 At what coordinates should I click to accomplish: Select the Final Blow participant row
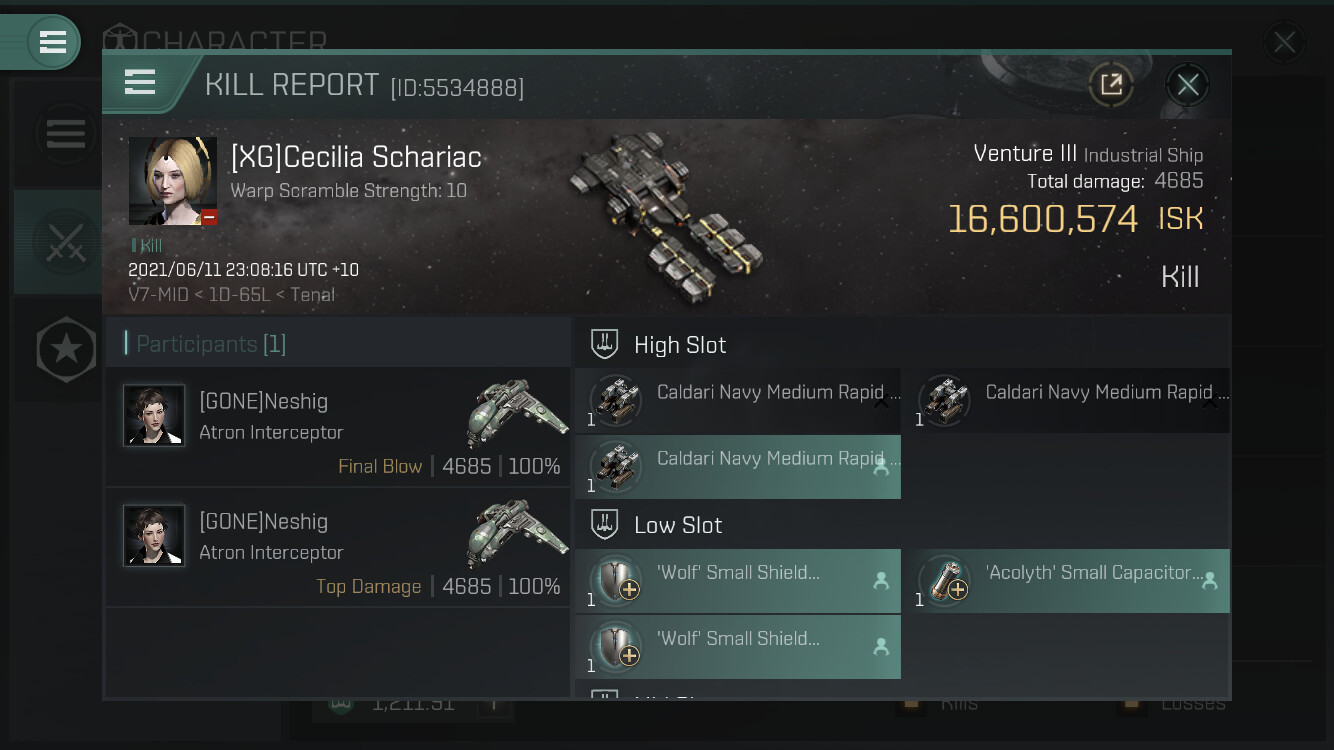(x=338, y=427)
